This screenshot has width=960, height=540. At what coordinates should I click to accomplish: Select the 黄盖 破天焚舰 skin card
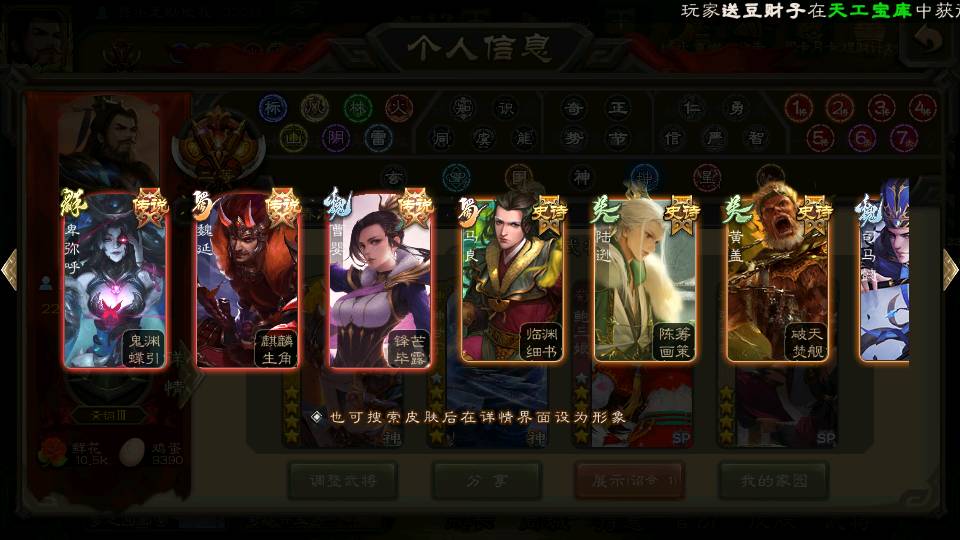(x=778, y=278)
